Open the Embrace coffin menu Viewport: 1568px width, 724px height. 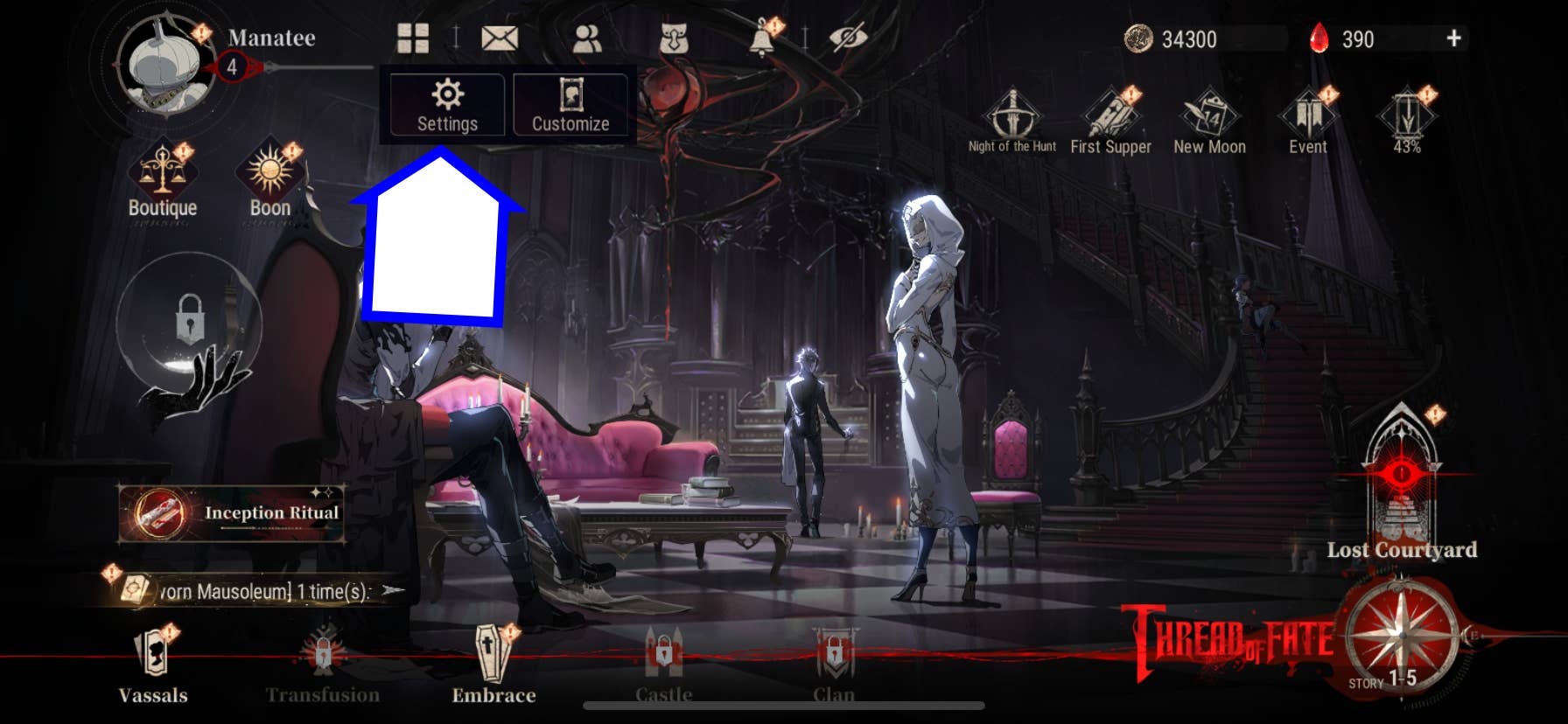pyautogui.click(x=493, y=666)
